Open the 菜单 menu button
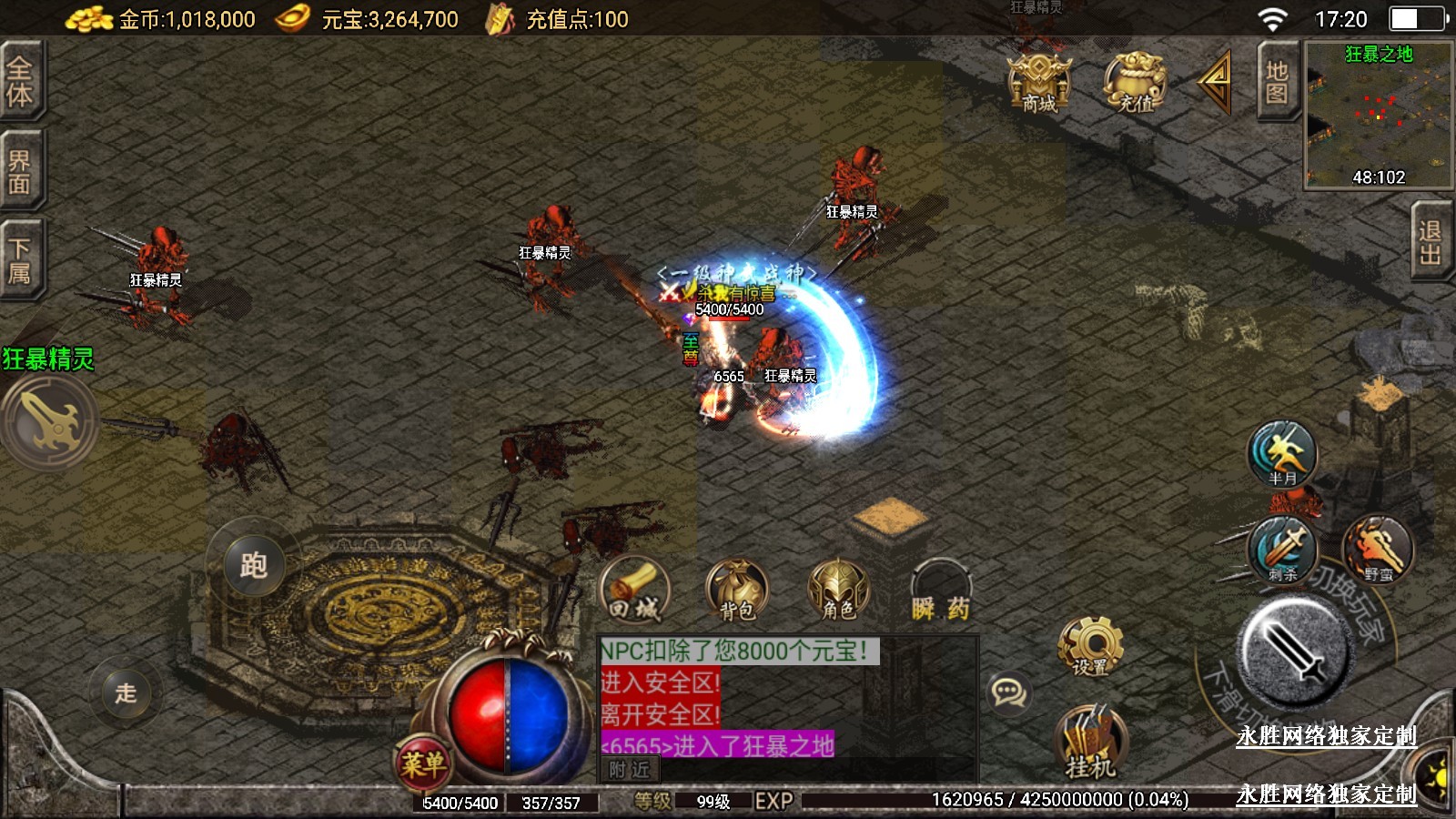 tap(423, 763)
